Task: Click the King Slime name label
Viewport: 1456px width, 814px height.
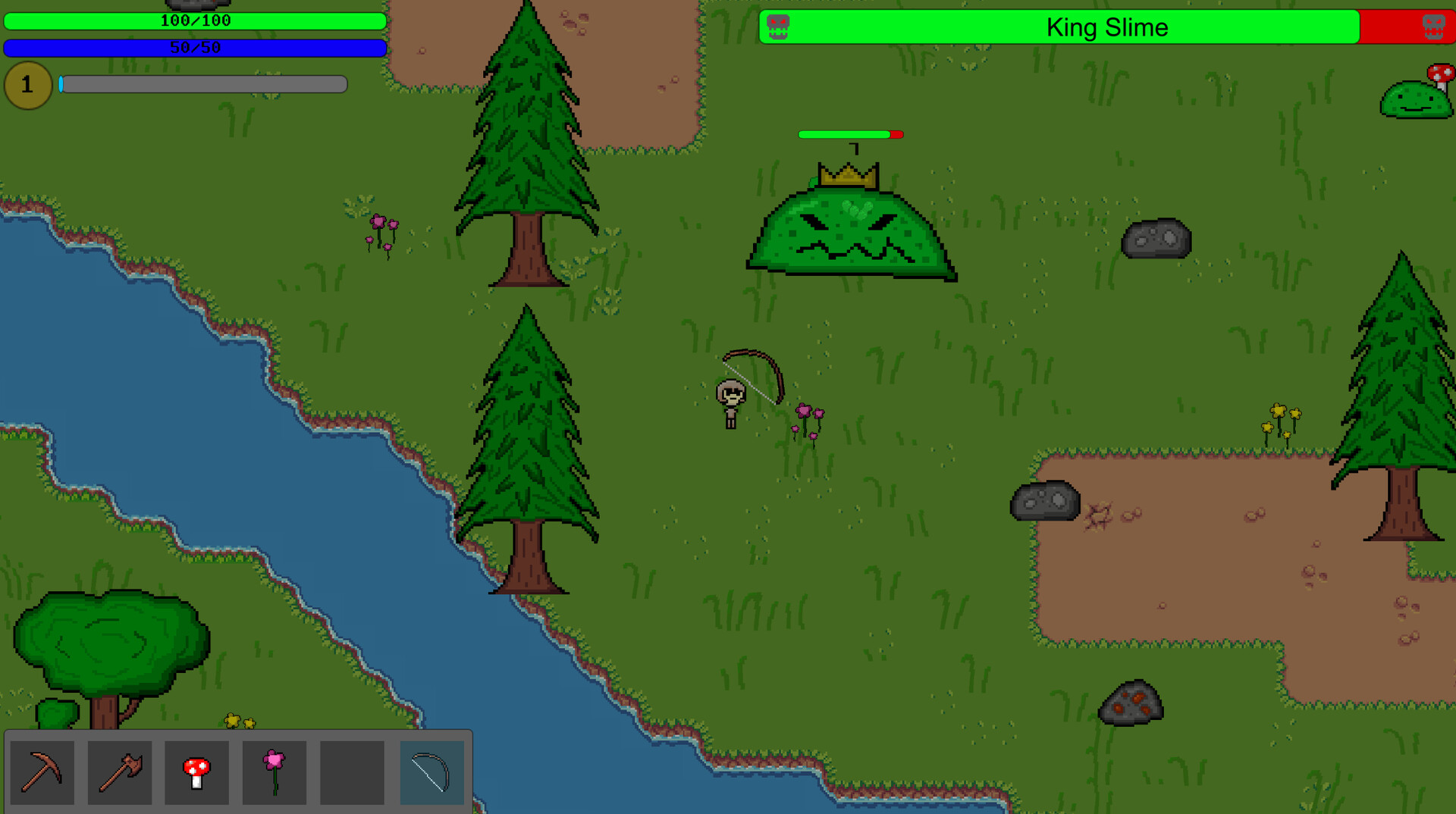Action: (x=1108, y=27)
